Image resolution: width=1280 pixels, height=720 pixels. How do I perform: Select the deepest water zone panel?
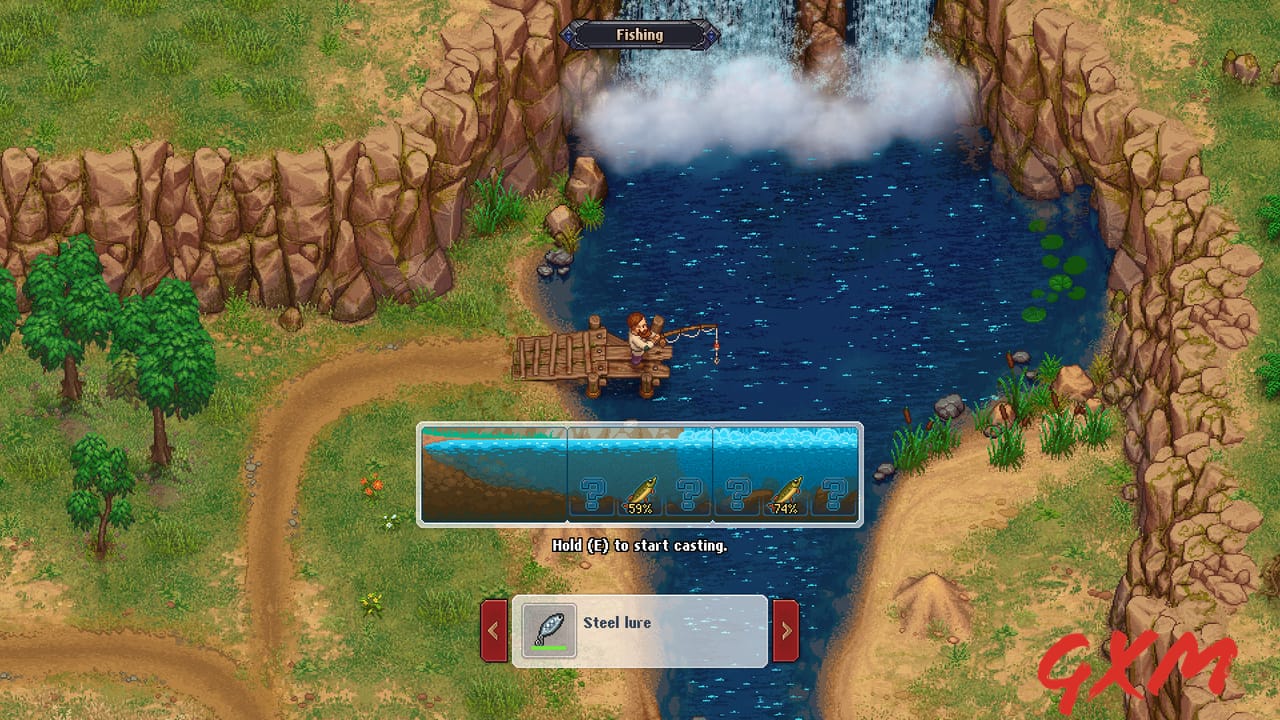click(785, 450)
